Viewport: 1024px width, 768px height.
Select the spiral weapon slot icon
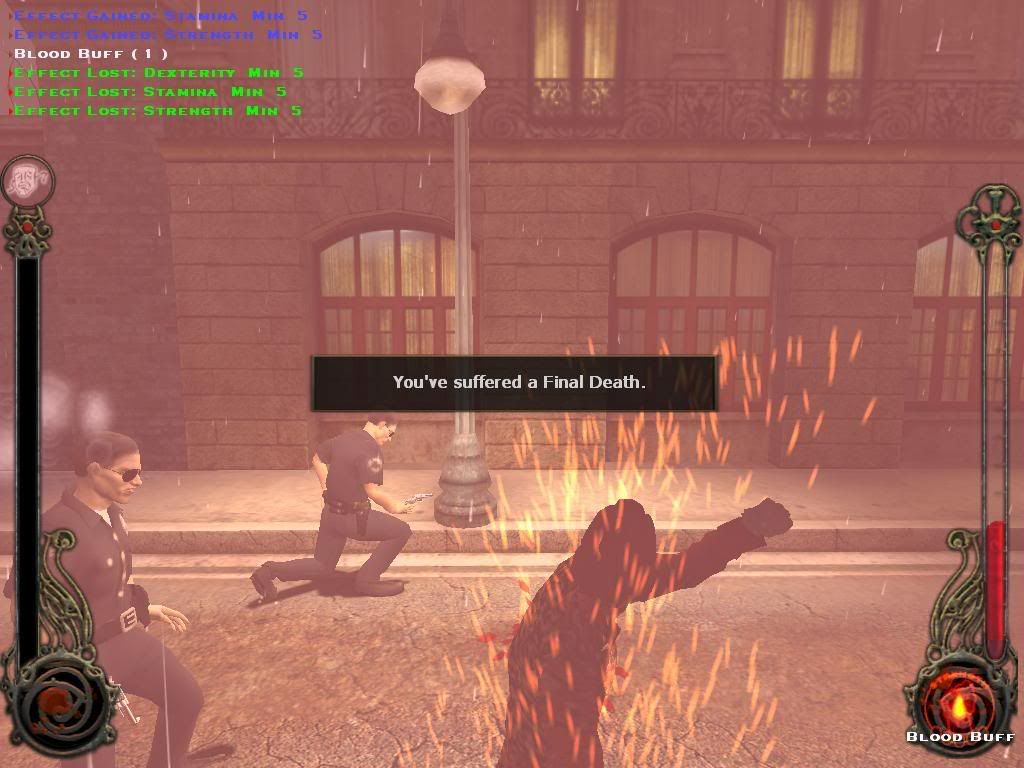(x=57, y=698)
